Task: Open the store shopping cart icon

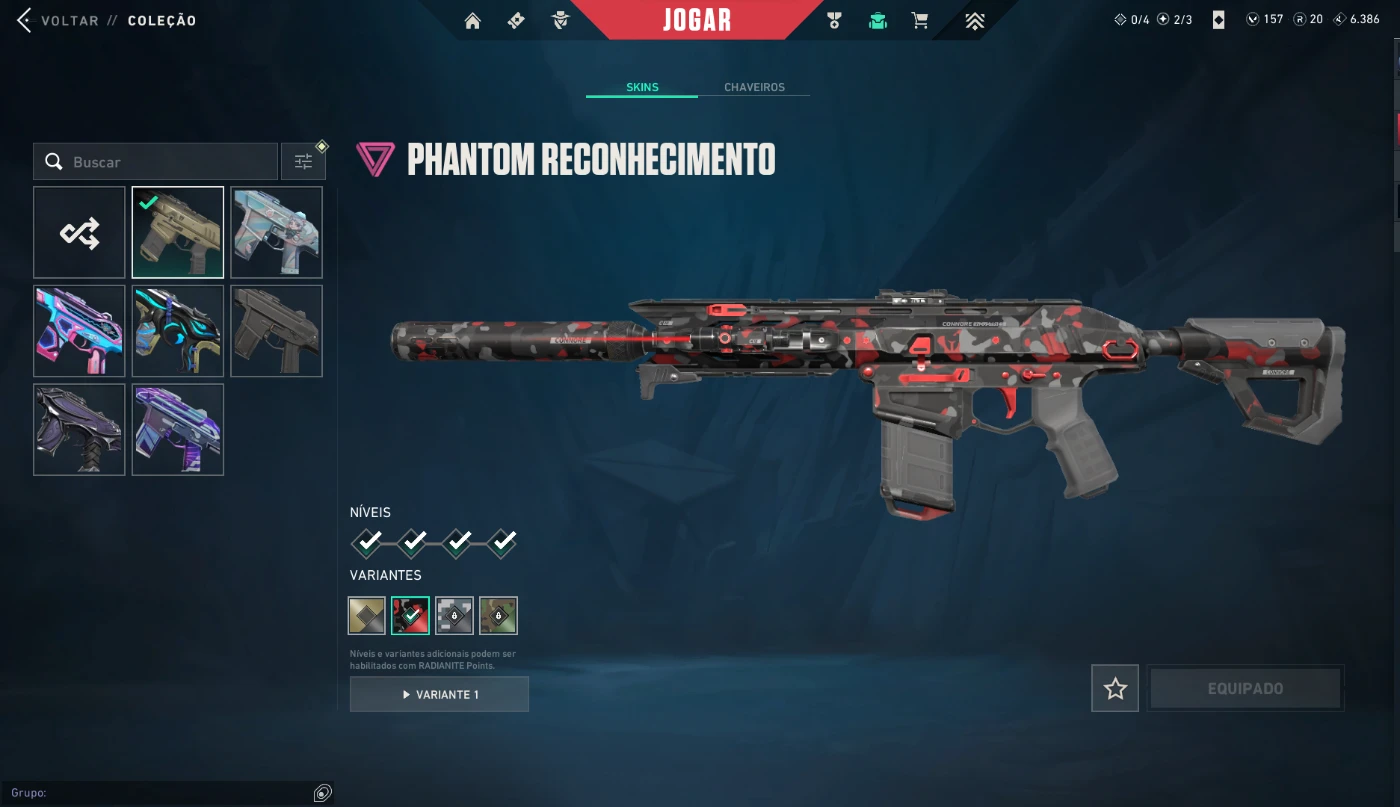Action: coord(920,21)
